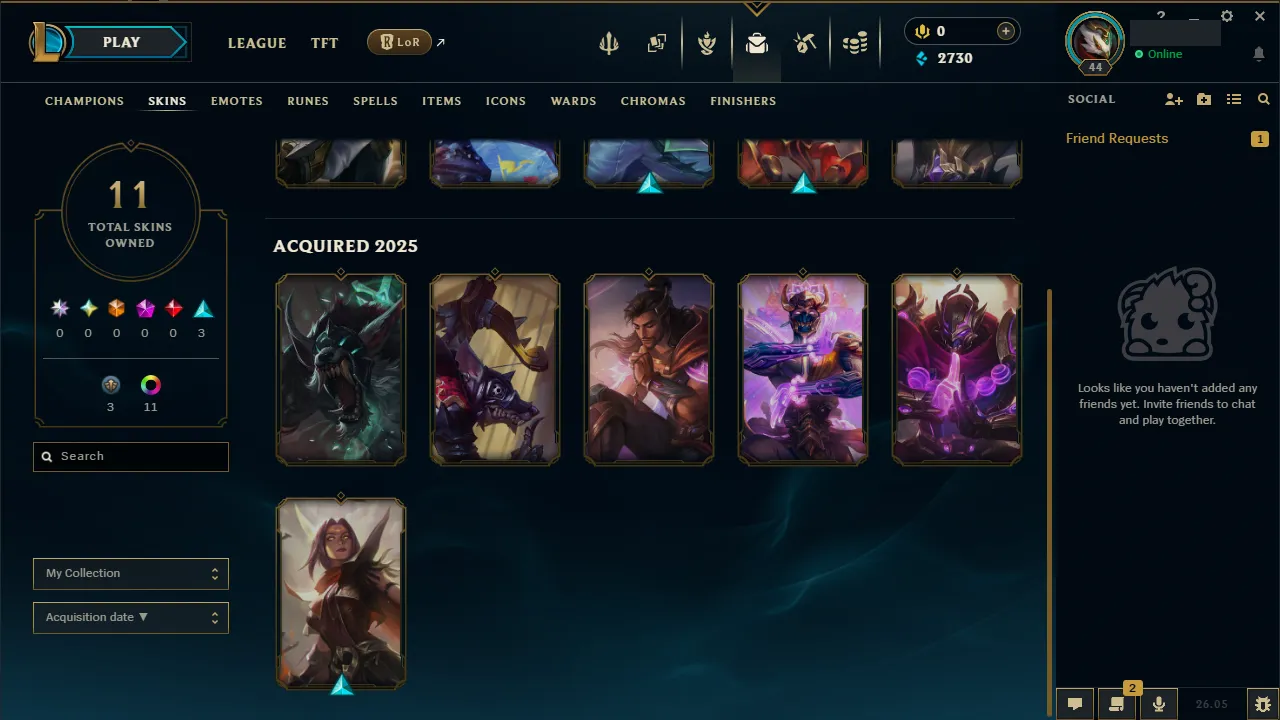The height and width of the screenshot is (720, 1280).
Task: Select the TFT menu item
Action: 324,43
